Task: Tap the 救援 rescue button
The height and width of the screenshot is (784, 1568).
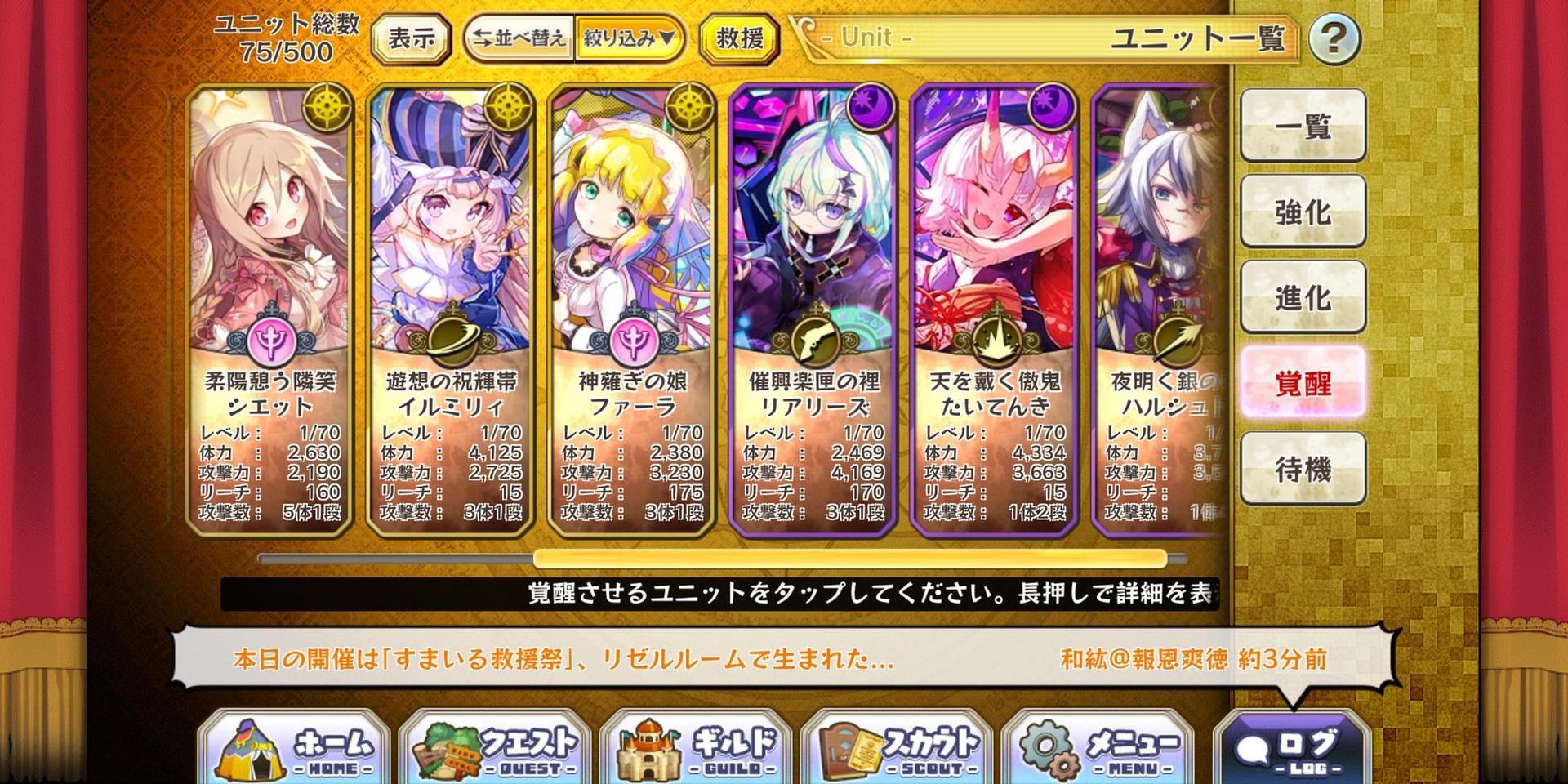Action: (739, 38)
